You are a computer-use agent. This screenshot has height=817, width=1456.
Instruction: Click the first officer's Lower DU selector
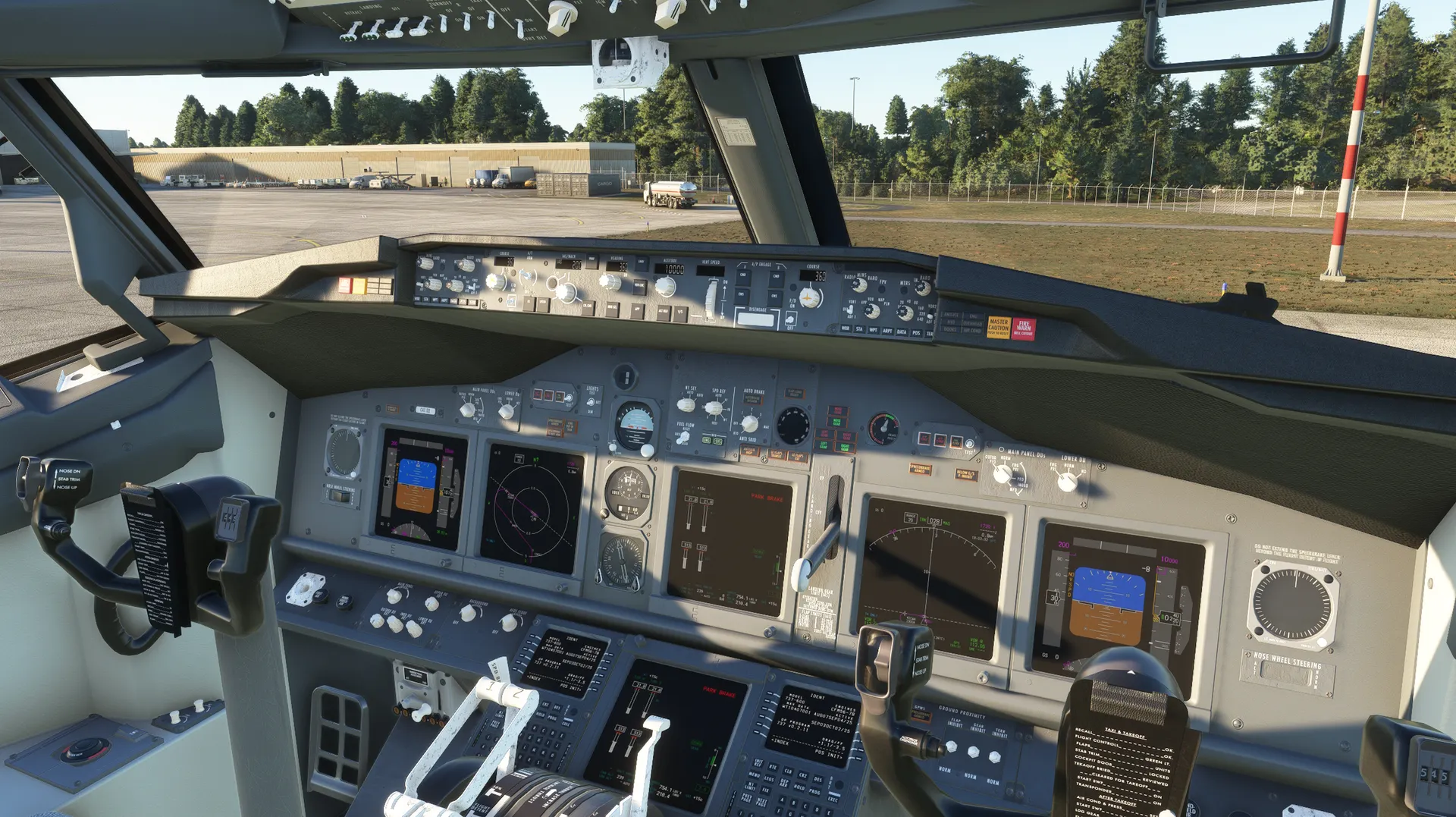1068,481
